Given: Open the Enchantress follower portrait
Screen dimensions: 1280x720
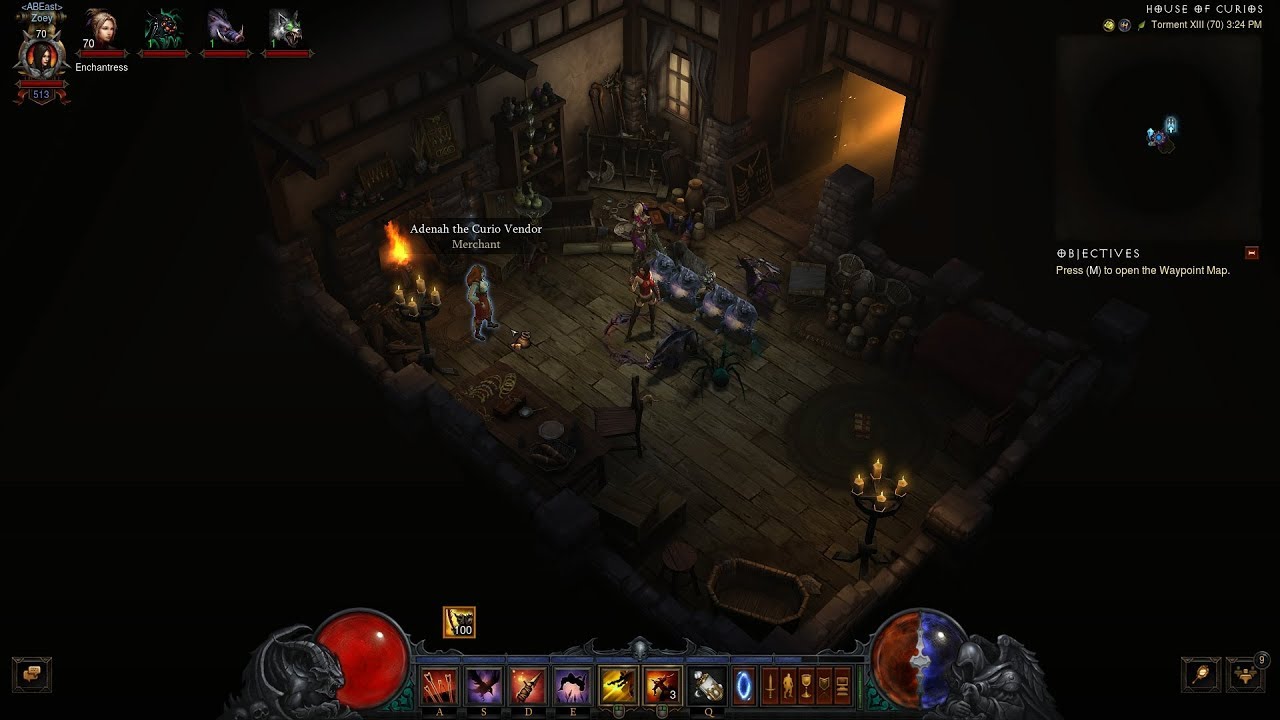Looking at the screenshot, I should click(101, 30).
